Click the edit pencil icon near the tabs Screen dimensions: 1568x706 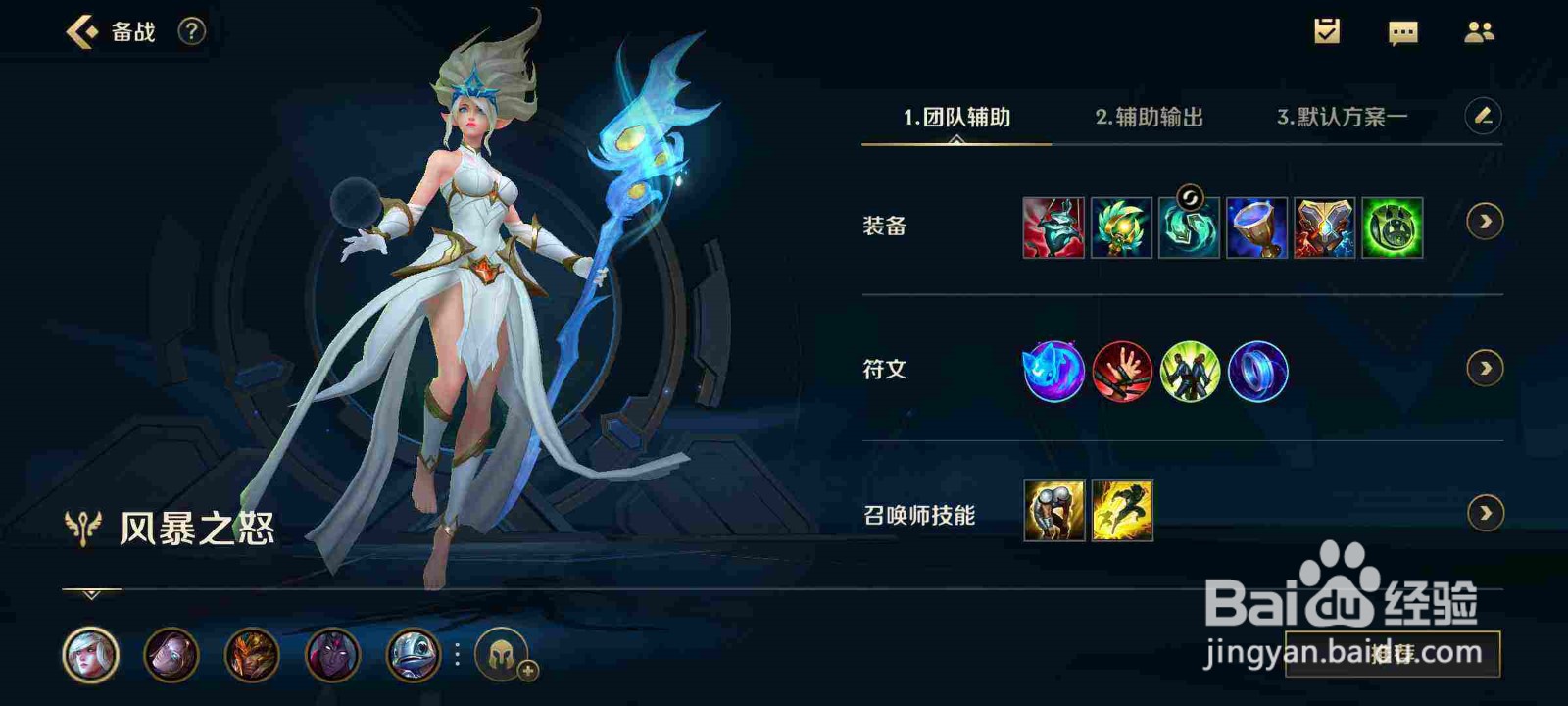(x=1483, y=115)
